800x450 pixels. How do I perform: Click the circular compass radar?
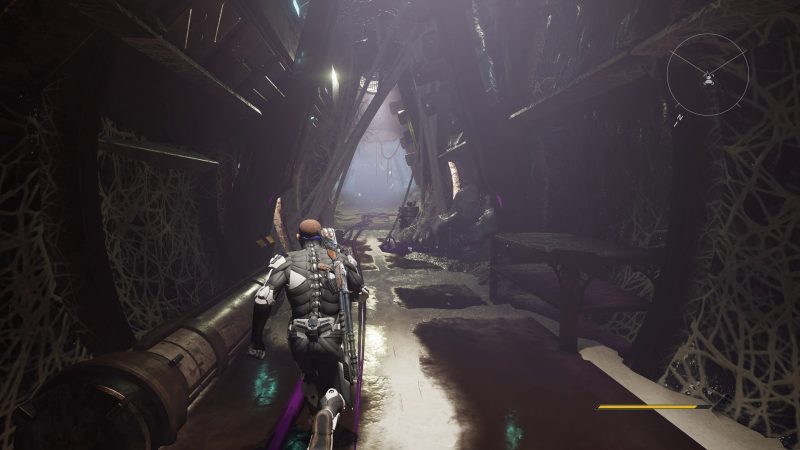click(x=708, y=72)
